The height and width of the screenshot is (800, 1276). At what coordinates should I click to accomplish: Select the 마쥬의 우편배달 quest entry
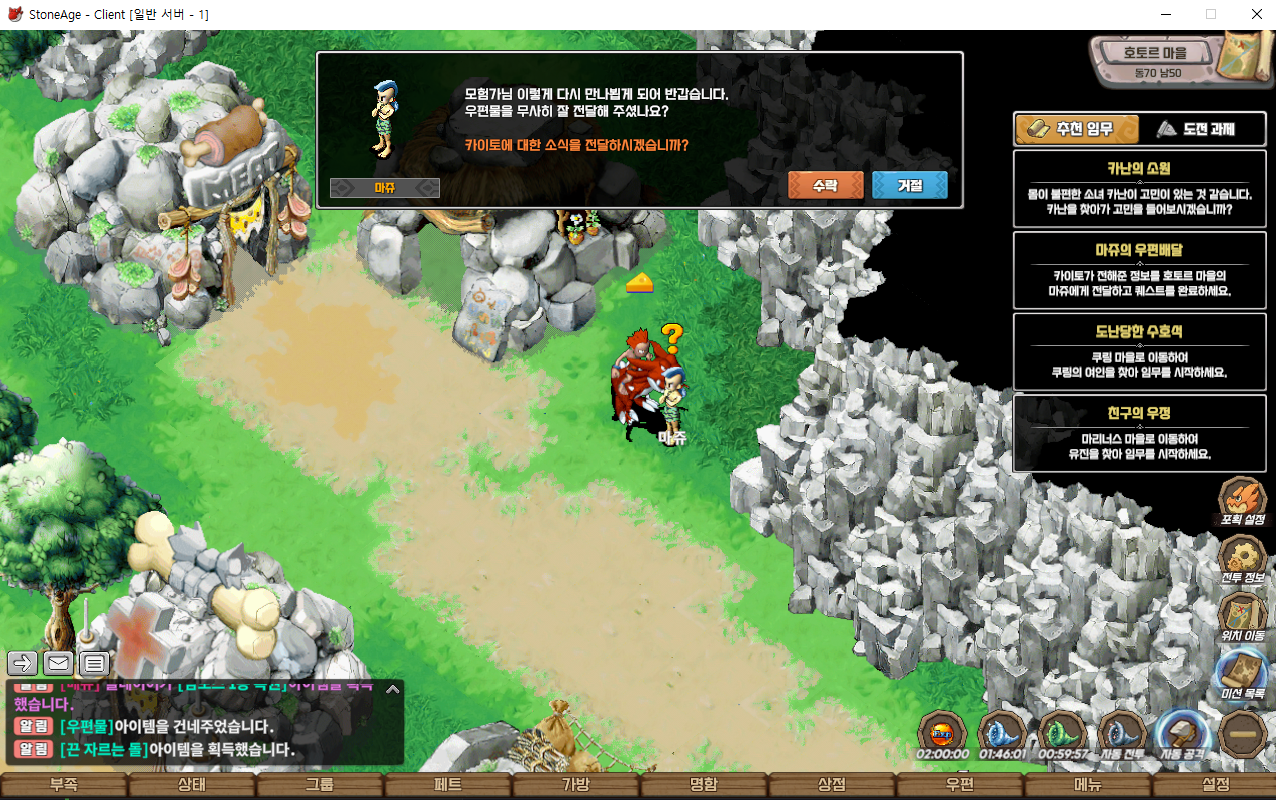(1139, 269)
